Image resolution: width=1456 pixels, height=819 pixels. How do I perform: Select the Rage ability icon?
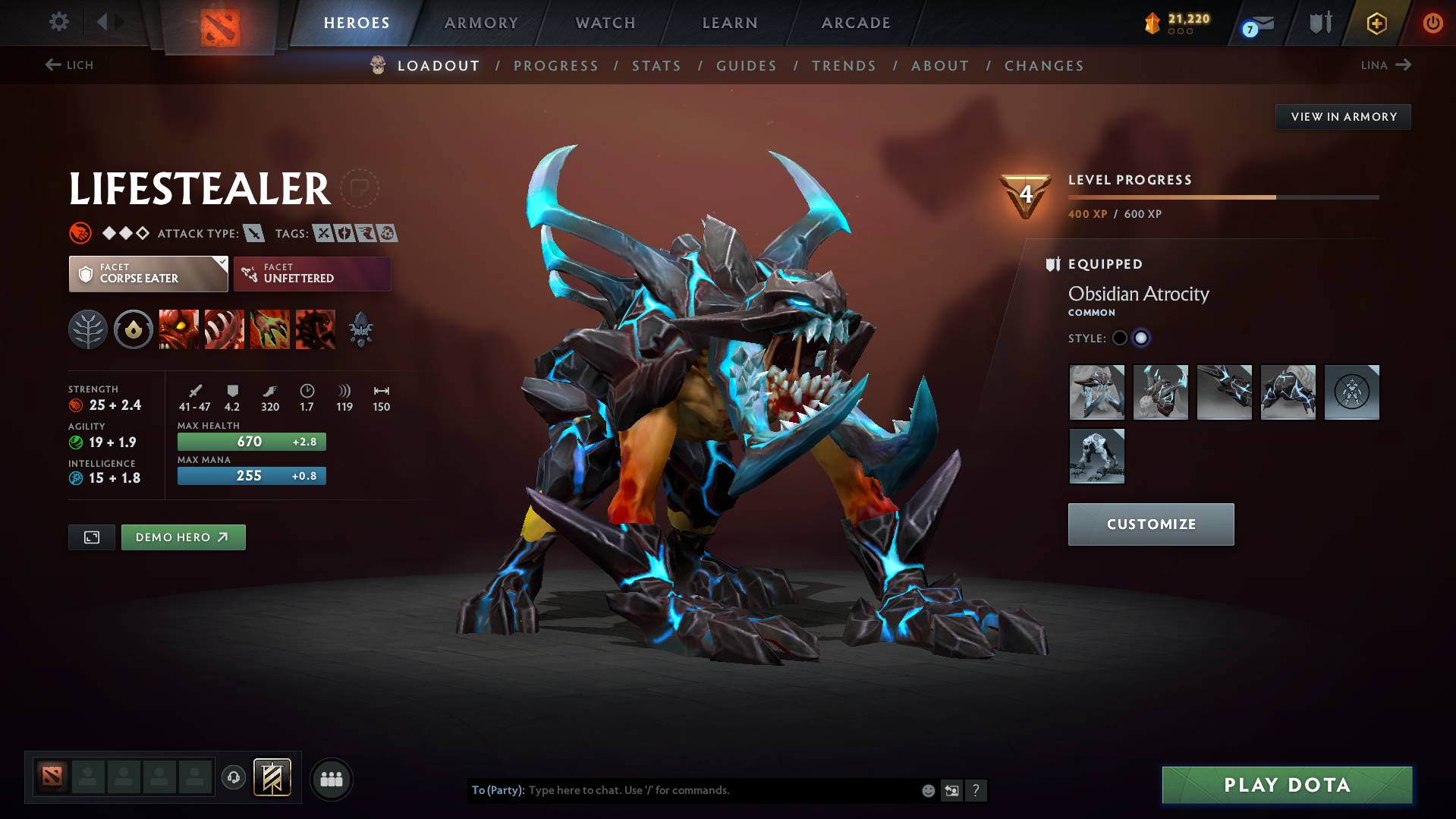(179, 329)
